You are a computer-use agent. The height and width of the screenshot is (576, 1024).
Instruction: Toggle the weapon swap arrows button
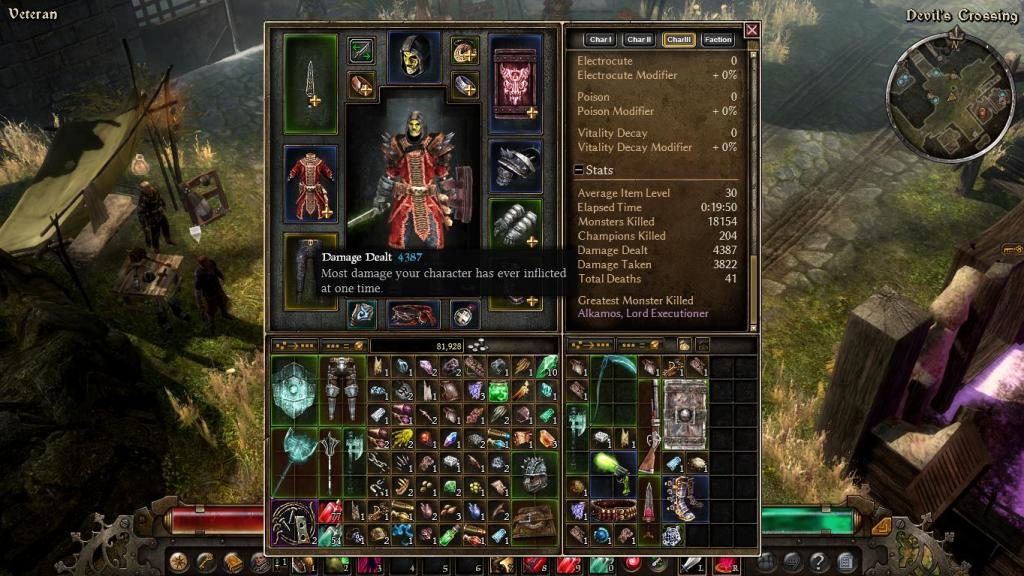[x=361, y=48]
